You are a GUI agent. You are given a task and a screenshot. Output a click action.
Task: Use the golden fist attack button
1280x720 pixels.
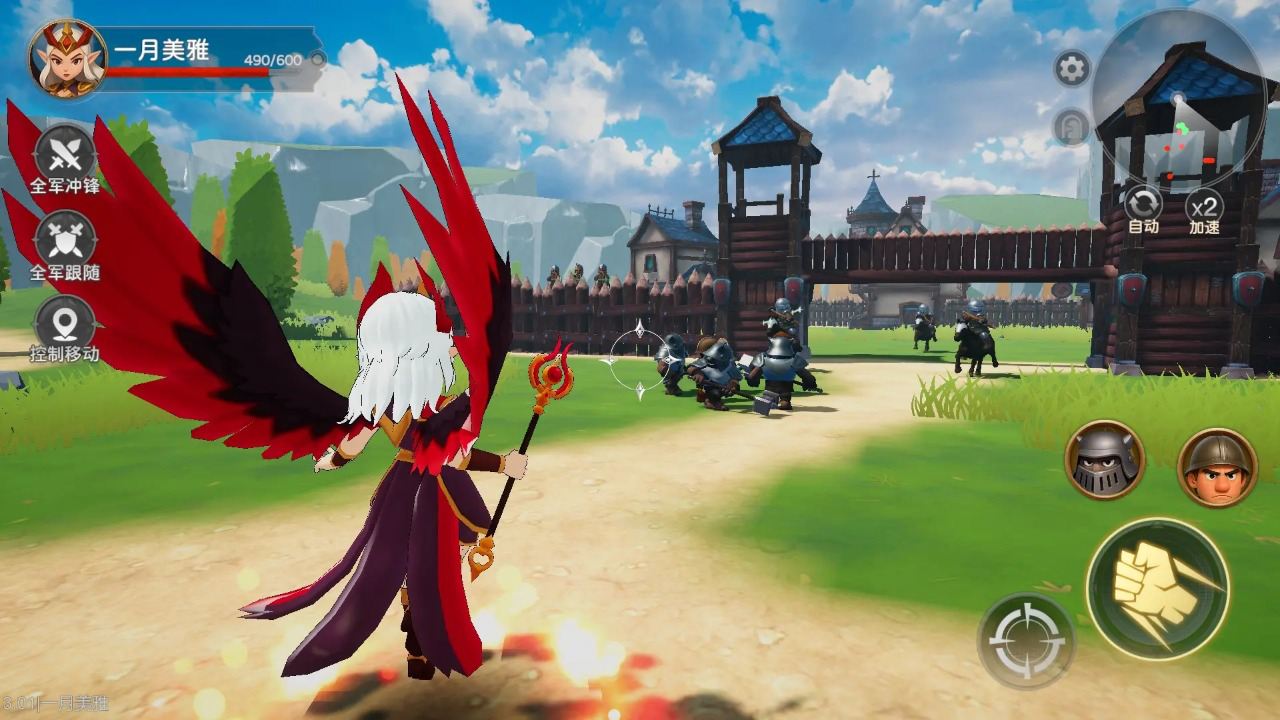[1158, 588]
